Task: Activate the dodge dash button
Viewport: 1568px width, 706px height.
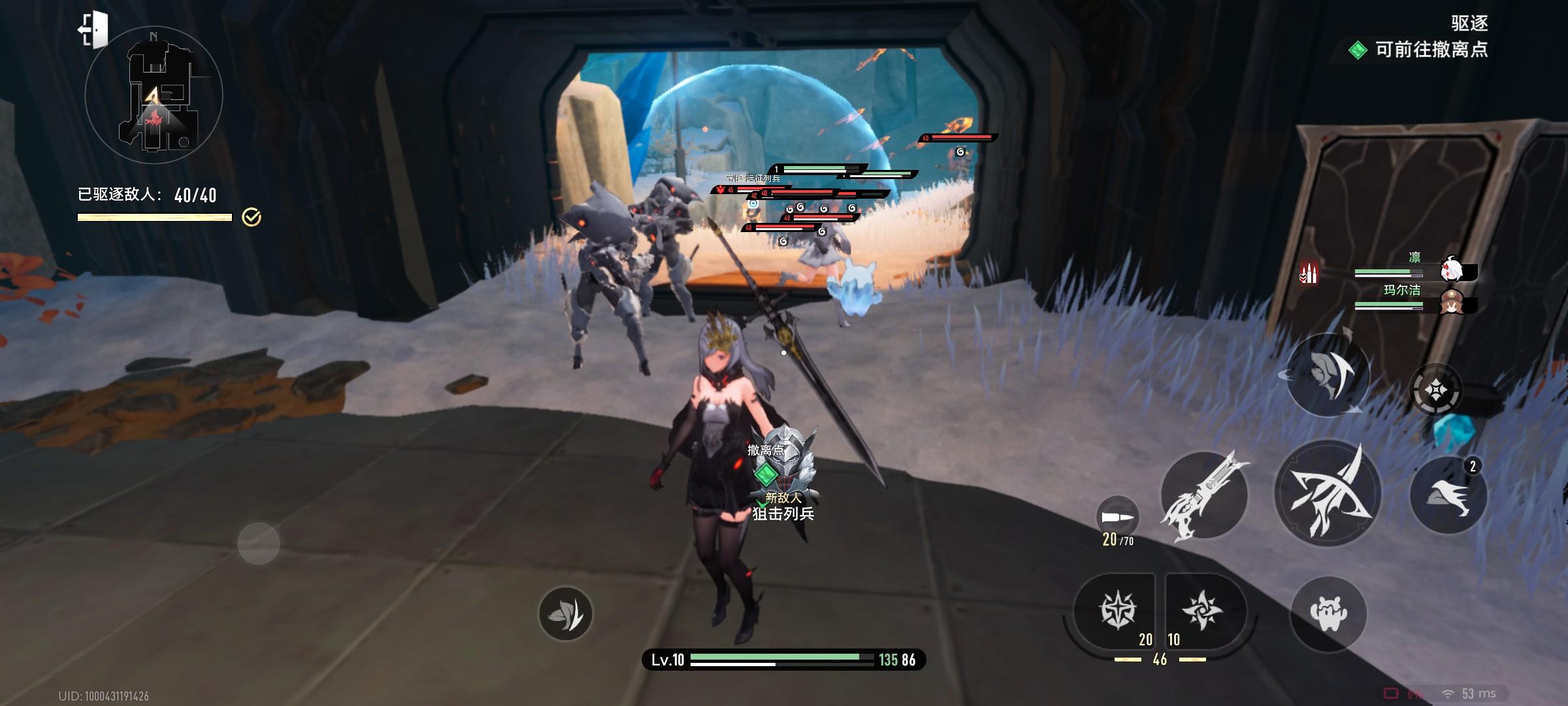Action: [1448, 495]
